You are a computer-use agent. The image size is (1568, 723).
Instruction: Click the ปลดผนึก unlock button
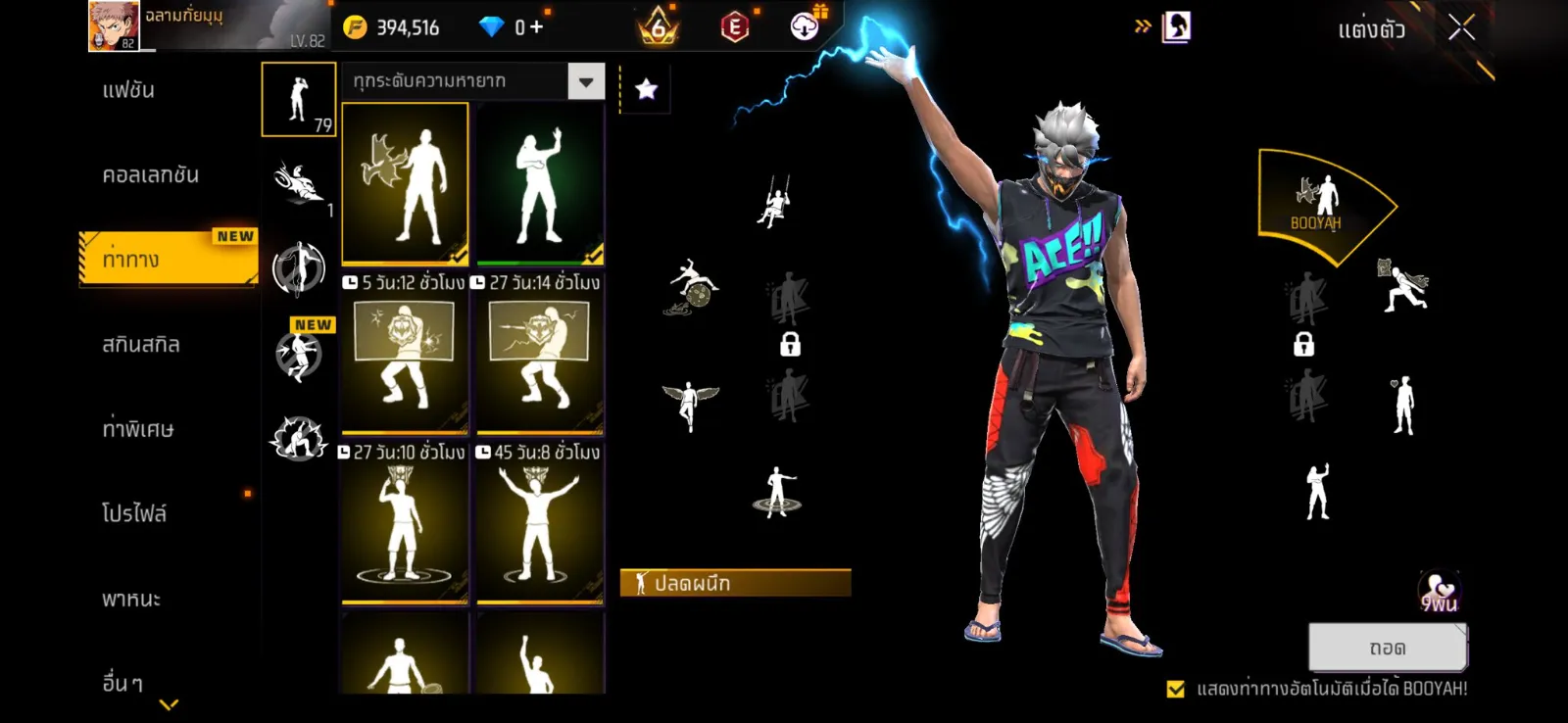click(x=735, y=583)
